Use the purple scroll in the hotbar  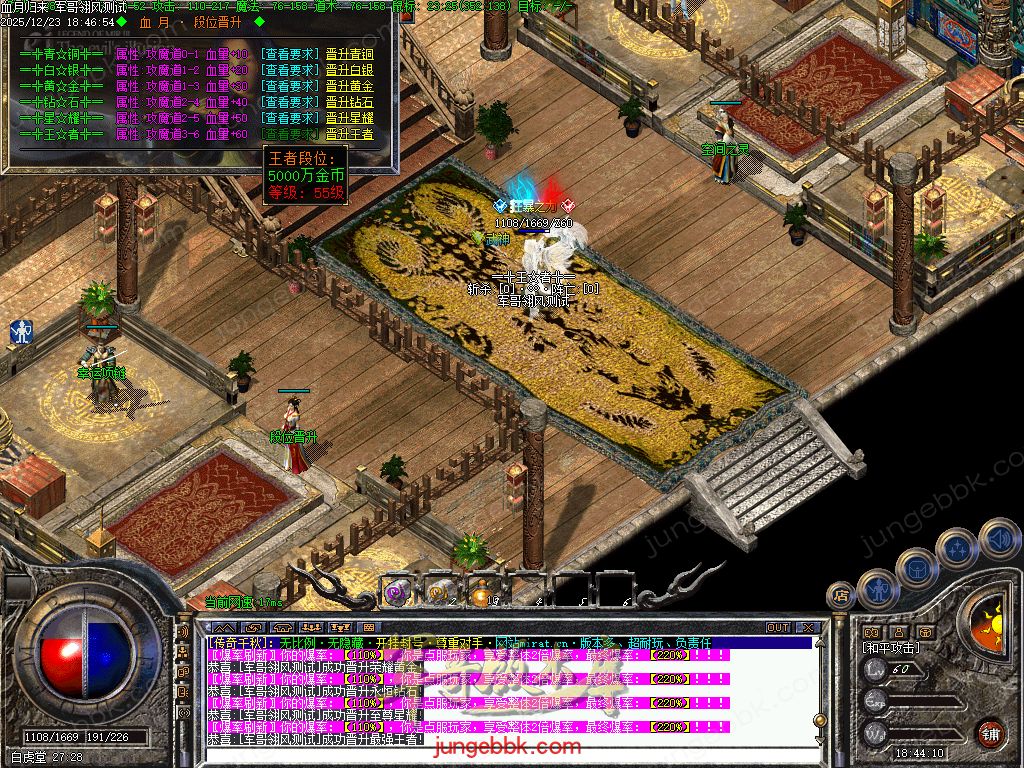pos(397,591)
